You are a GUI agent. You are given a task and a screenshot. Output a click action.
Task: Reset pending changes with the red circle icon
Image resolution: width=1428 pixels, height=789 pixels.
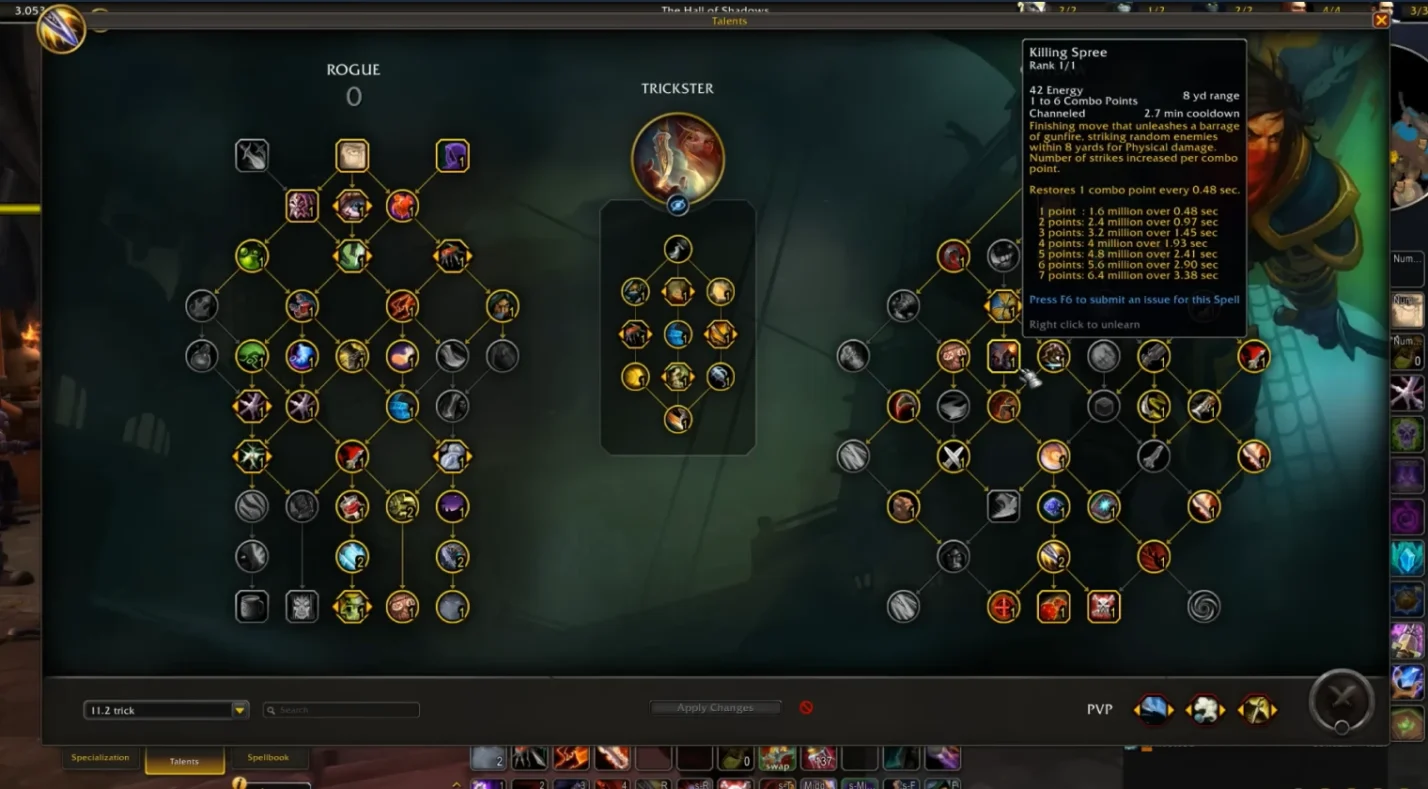click(806, 708)
